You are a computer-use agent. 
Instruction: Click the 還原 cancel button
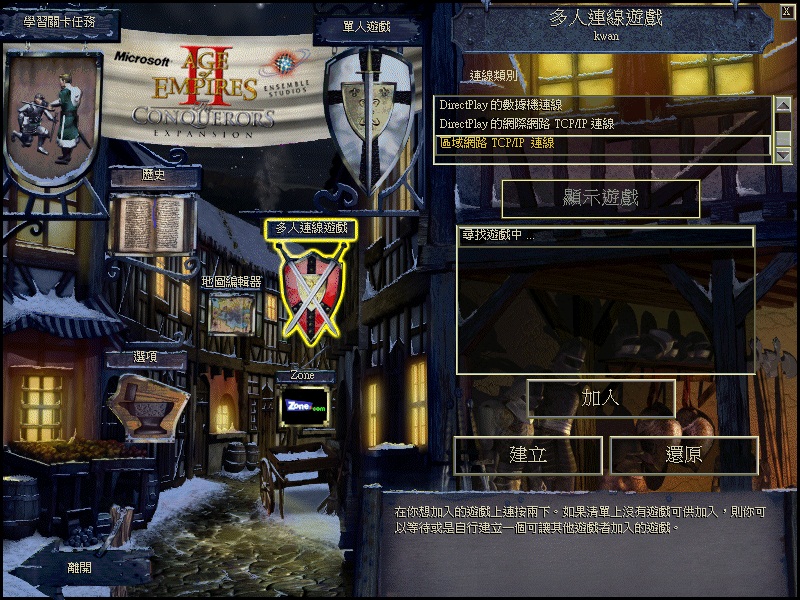683,455
